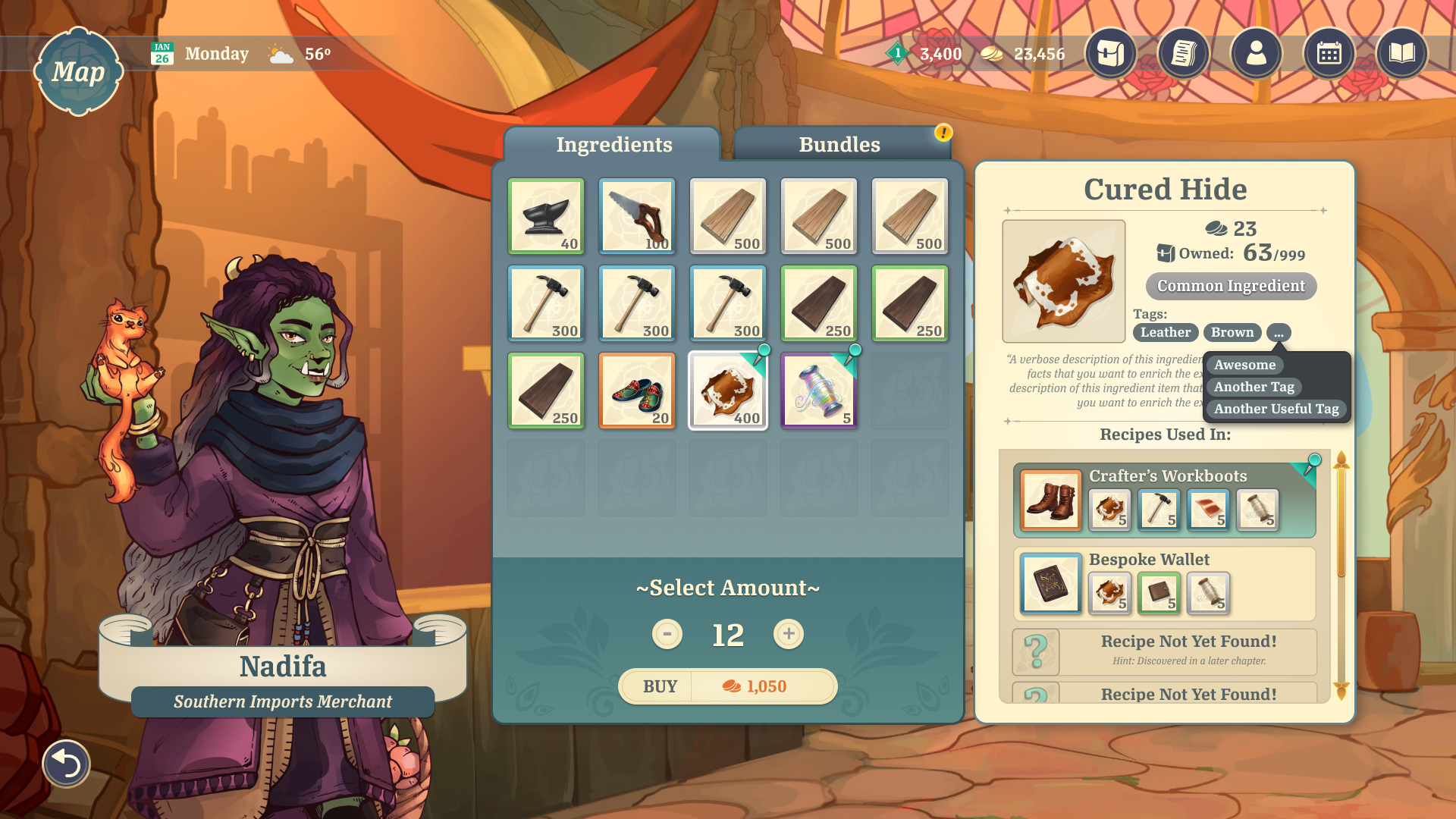
Task: Select the iridescent thread spool
Action: click(x=819, y=391)
